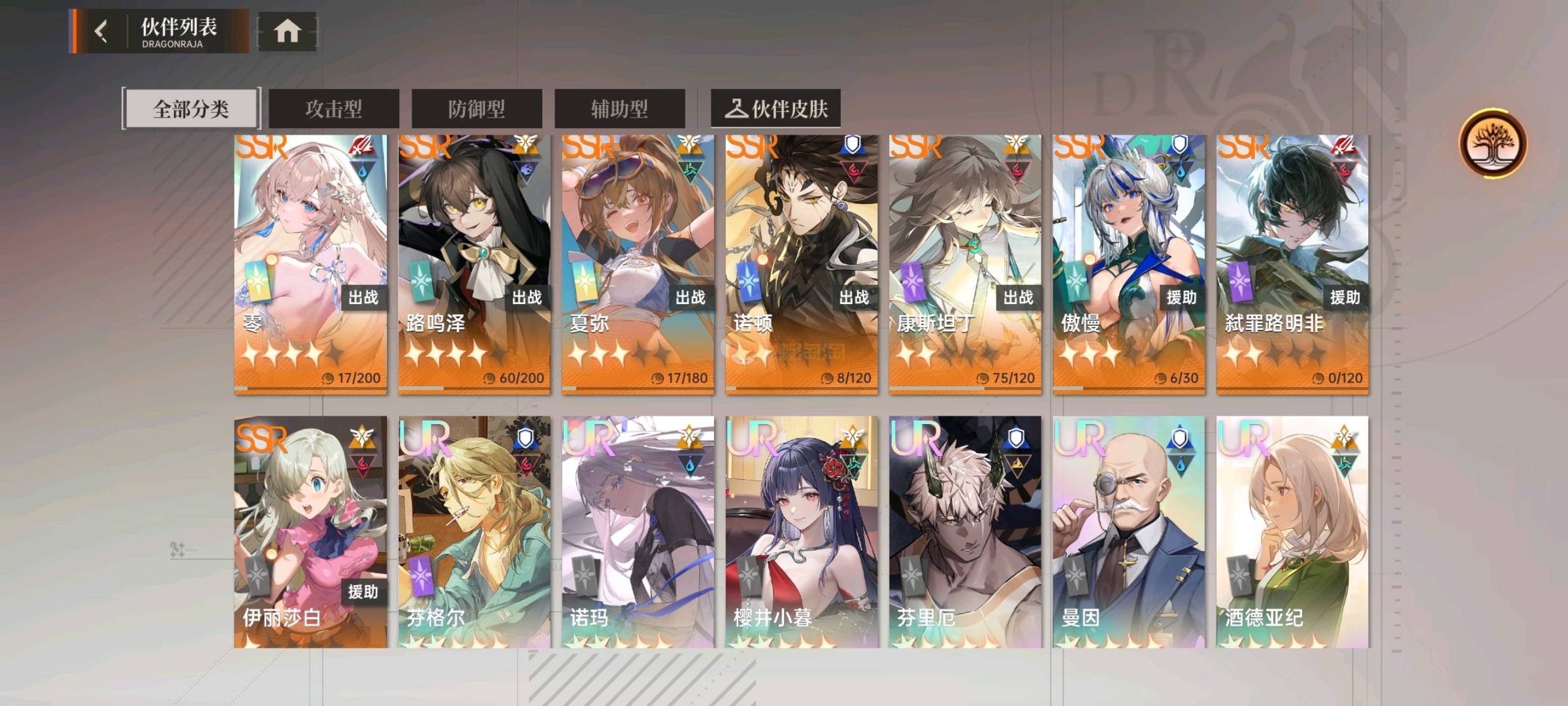Pick the 酒德亚纪 UR card
The width and height of the screenshot is (1568, 706).
coord(1292,532)
